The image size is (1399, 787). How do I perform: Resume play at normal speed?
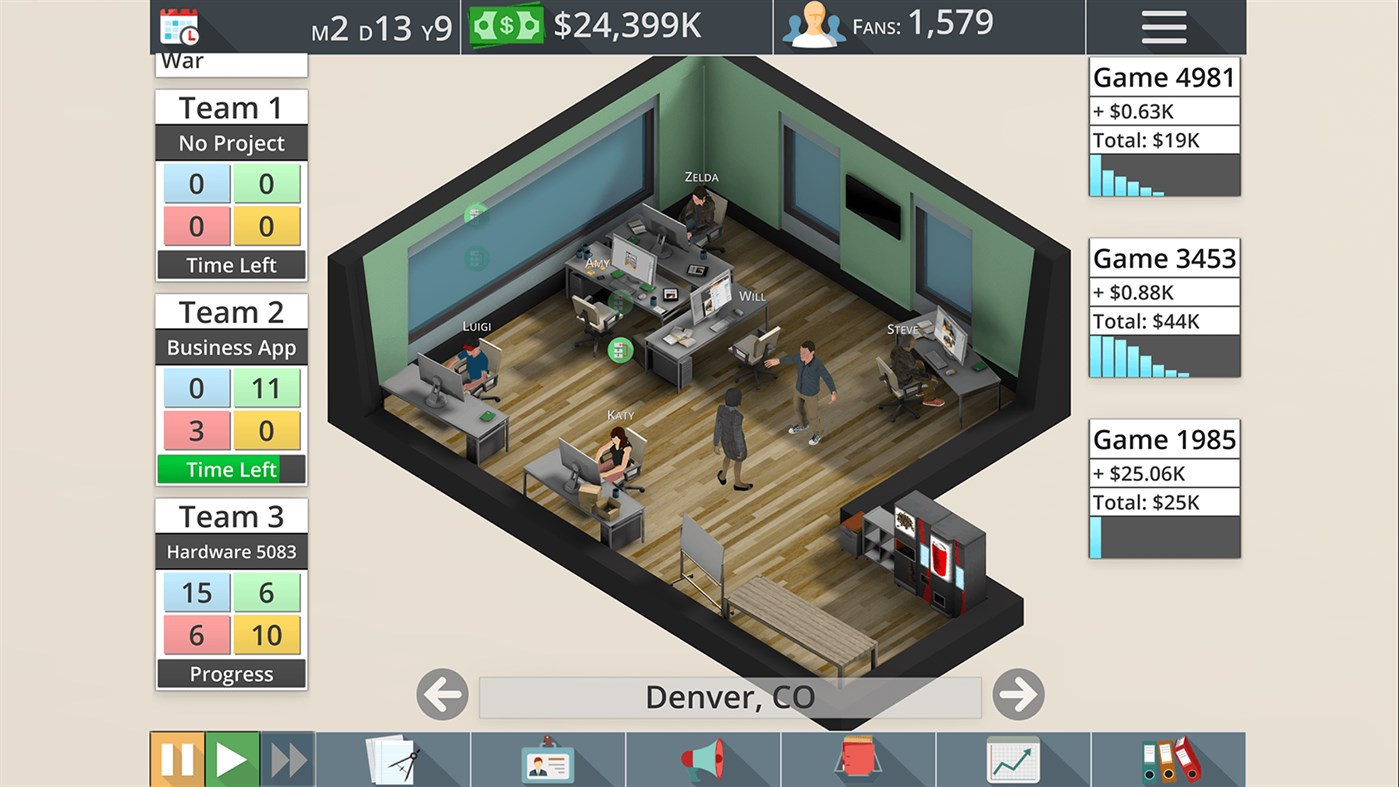click(x=232, y=759)
